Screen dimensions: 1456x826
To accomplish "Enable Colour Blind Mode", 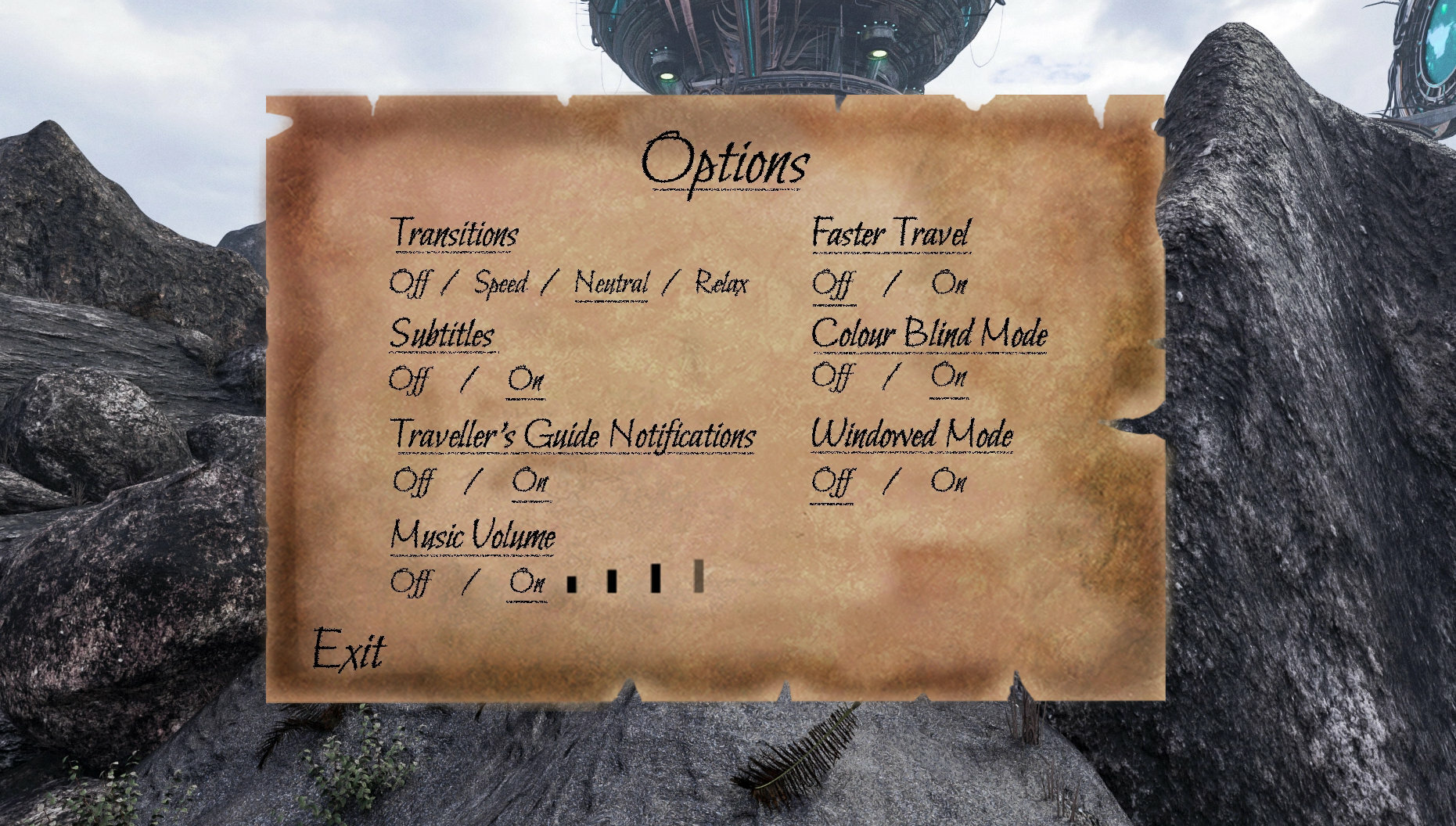I will tap(949, 377).
